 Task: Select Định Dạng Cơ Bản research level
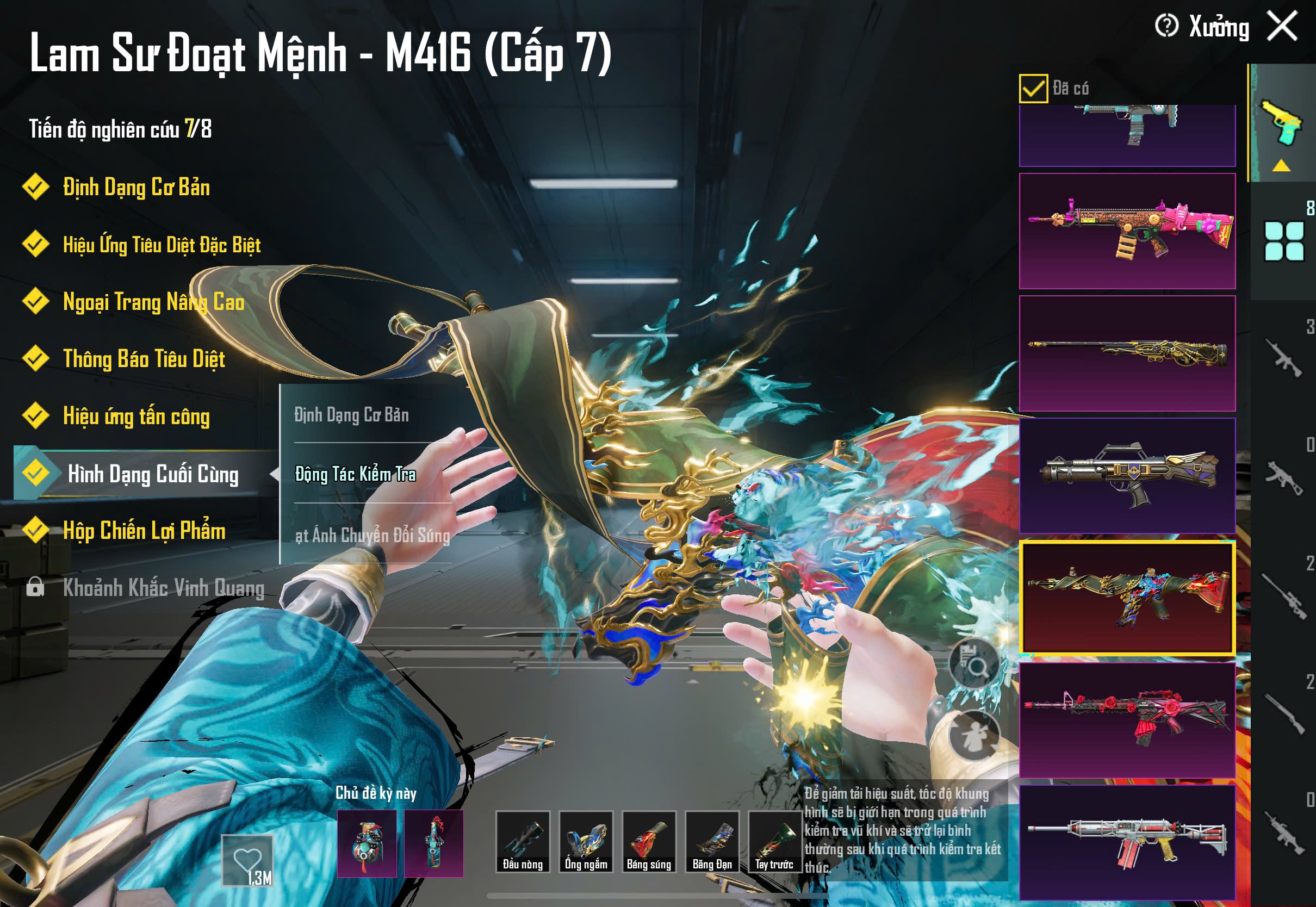(x=136, y=188)
